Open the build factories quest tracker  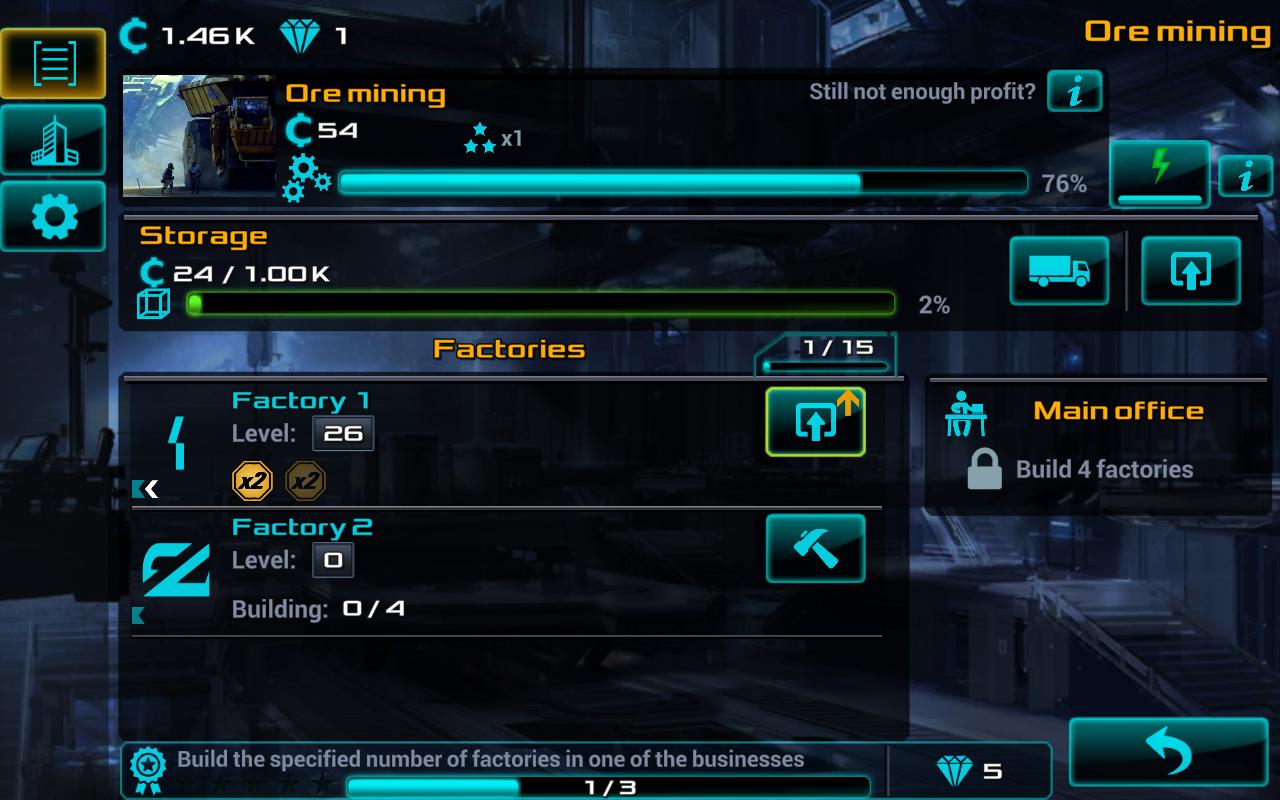click(x=500, y=770)
